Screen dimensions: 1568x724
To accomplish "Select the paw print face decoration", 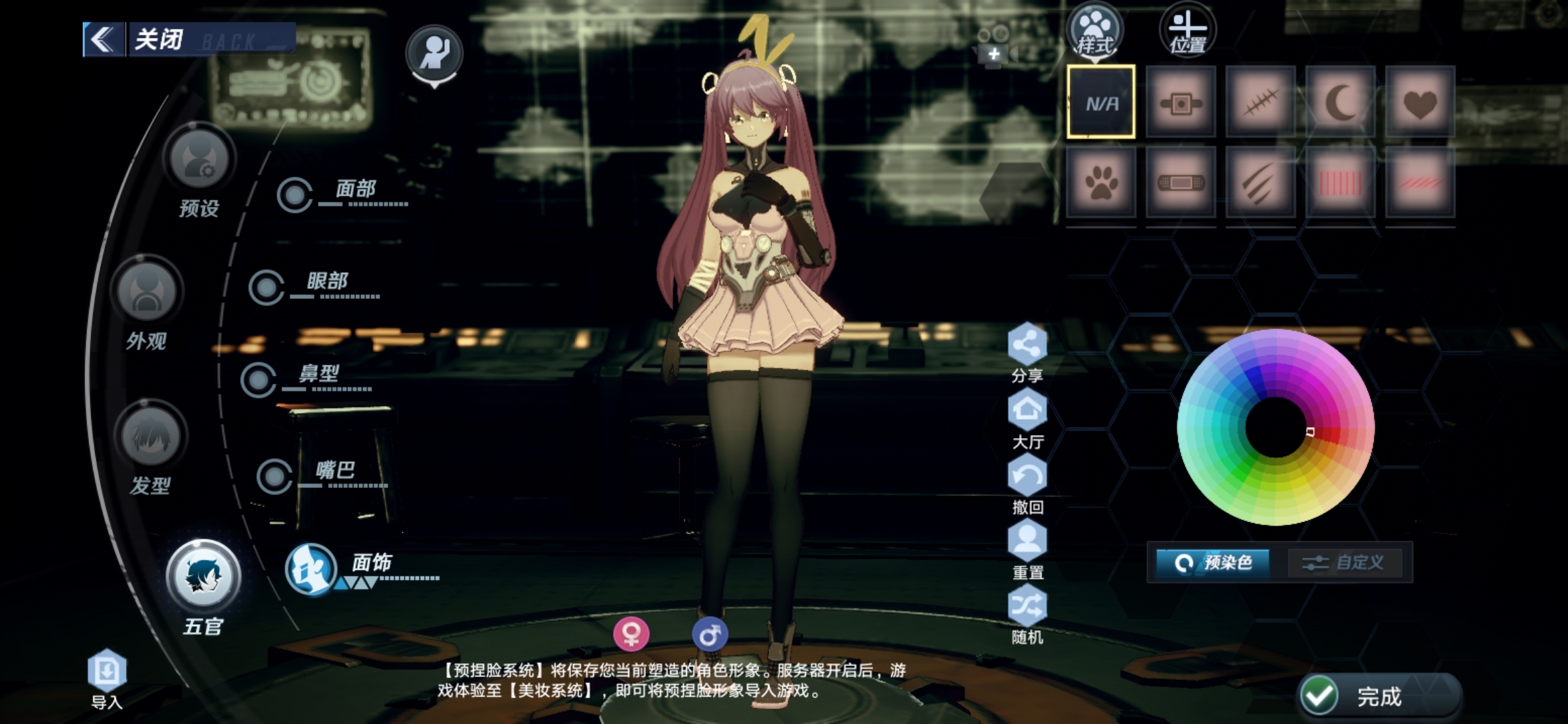I will 1101,182.
